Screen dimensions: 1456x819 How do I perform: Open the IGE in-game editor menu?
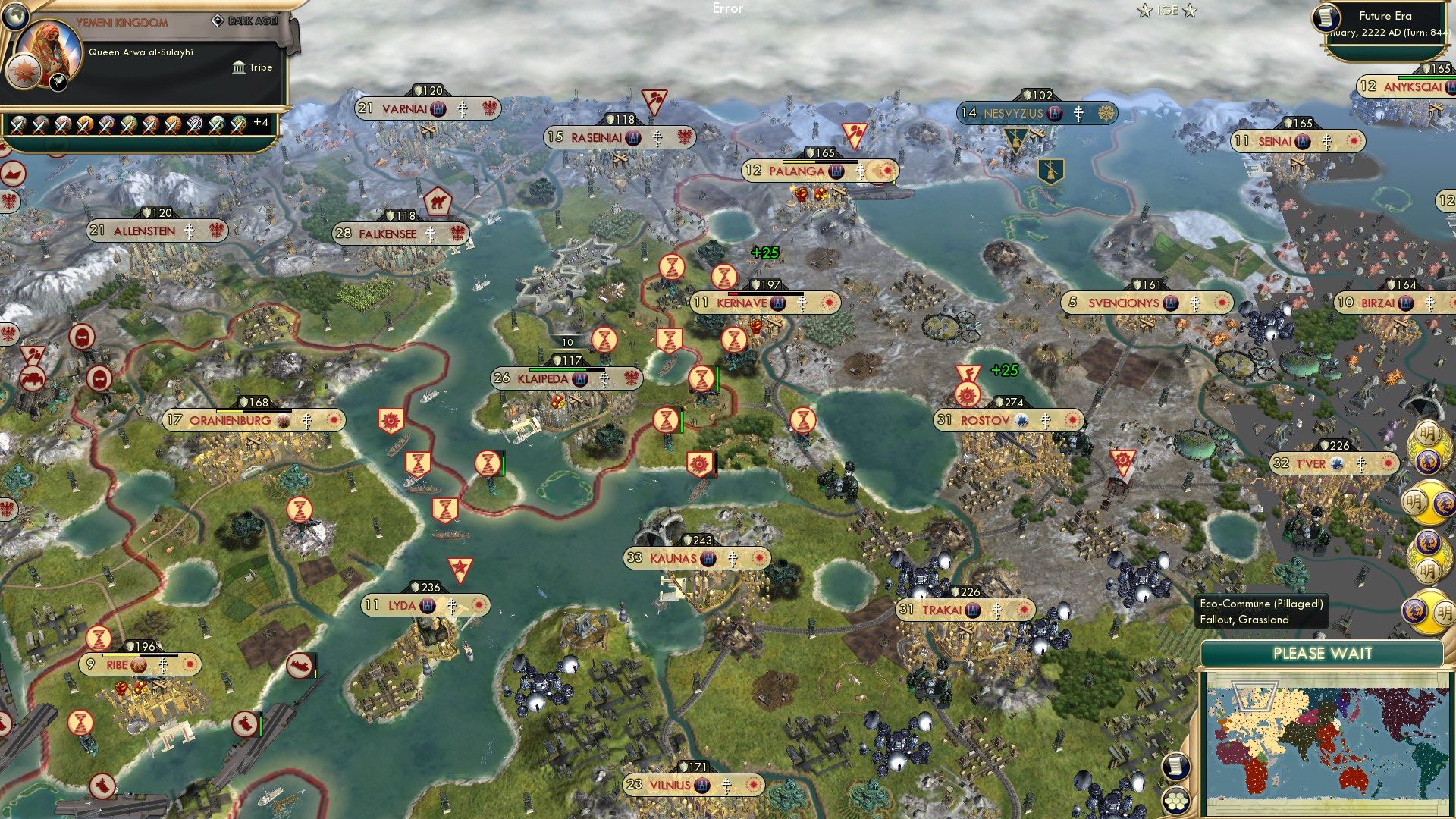pyautogui.click(x=1166, y=10)
